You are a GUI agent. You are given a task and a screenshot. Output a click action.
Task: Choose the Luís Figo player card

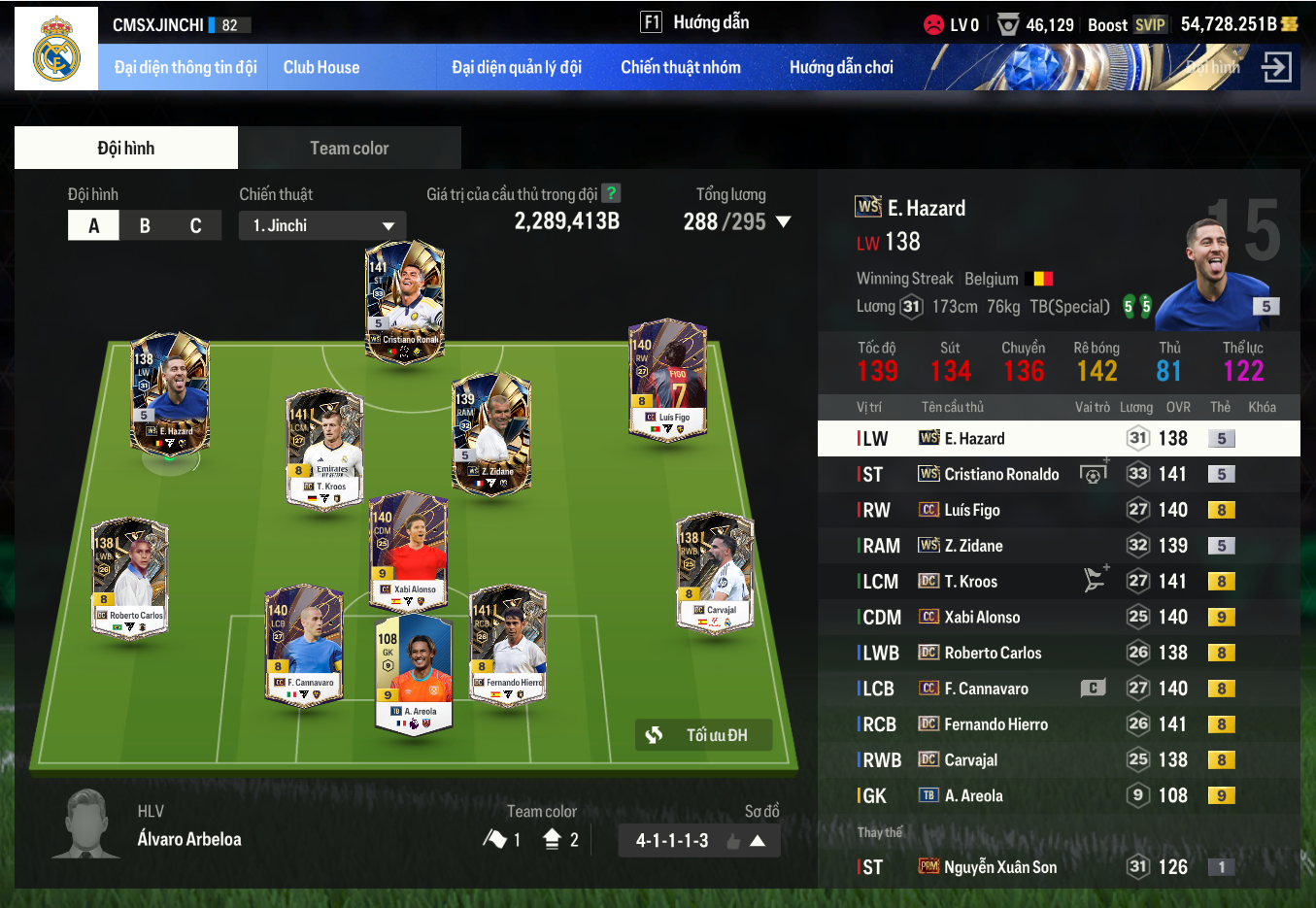(667, 379)
